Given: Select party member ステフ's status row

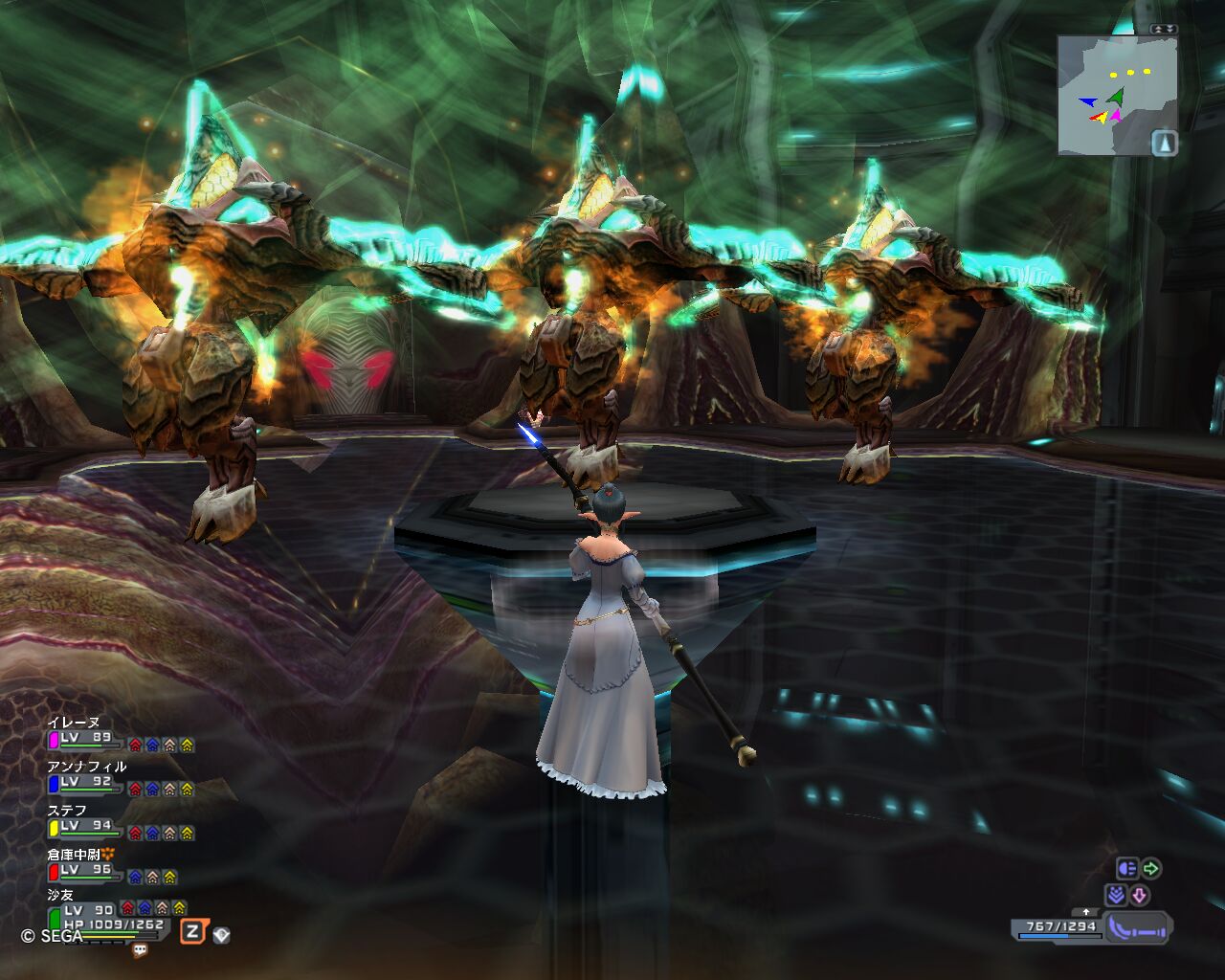Looking at the screenshot, I should pos(120,827).
